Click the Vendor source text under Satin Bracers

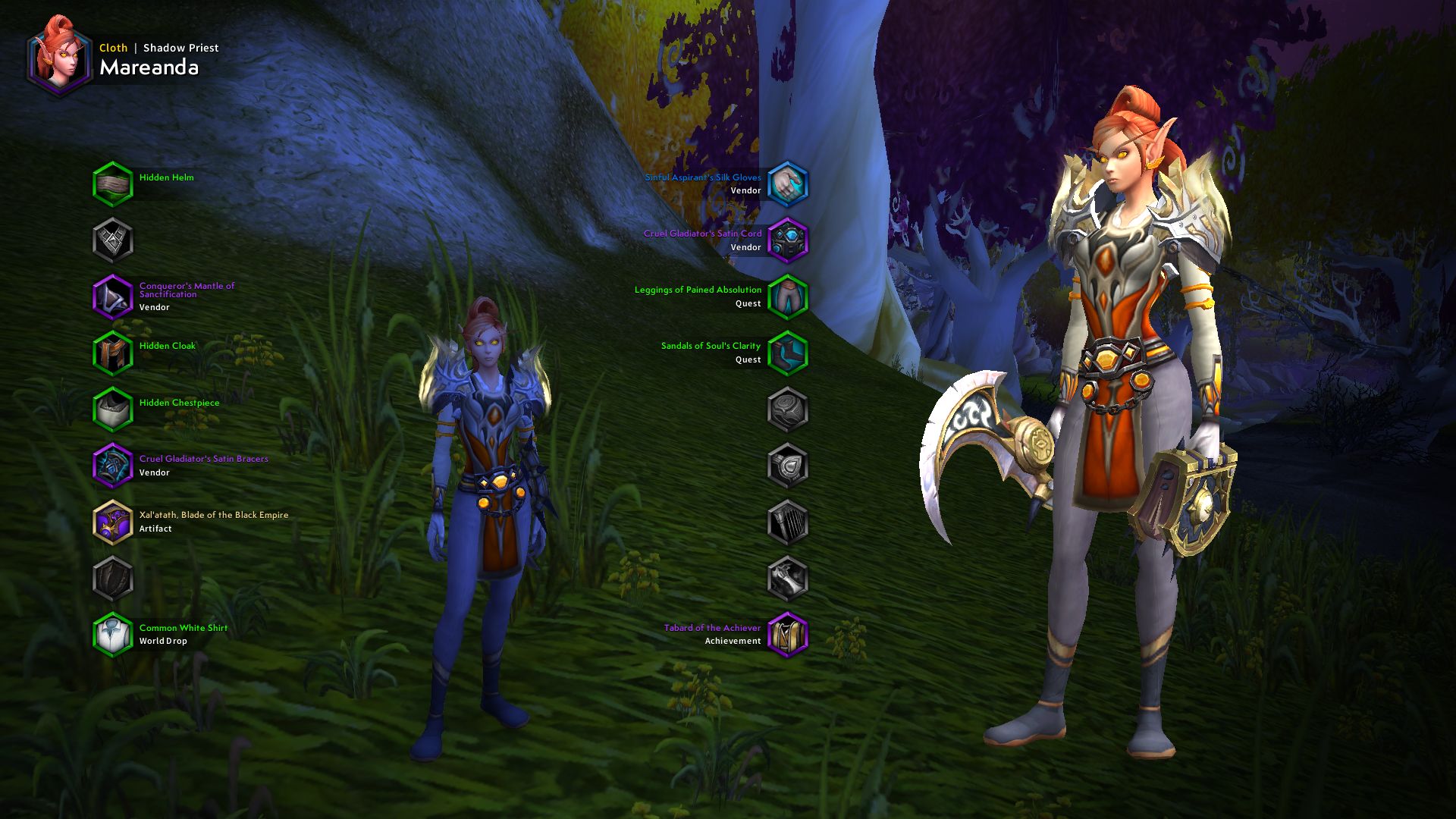(154, 472)
